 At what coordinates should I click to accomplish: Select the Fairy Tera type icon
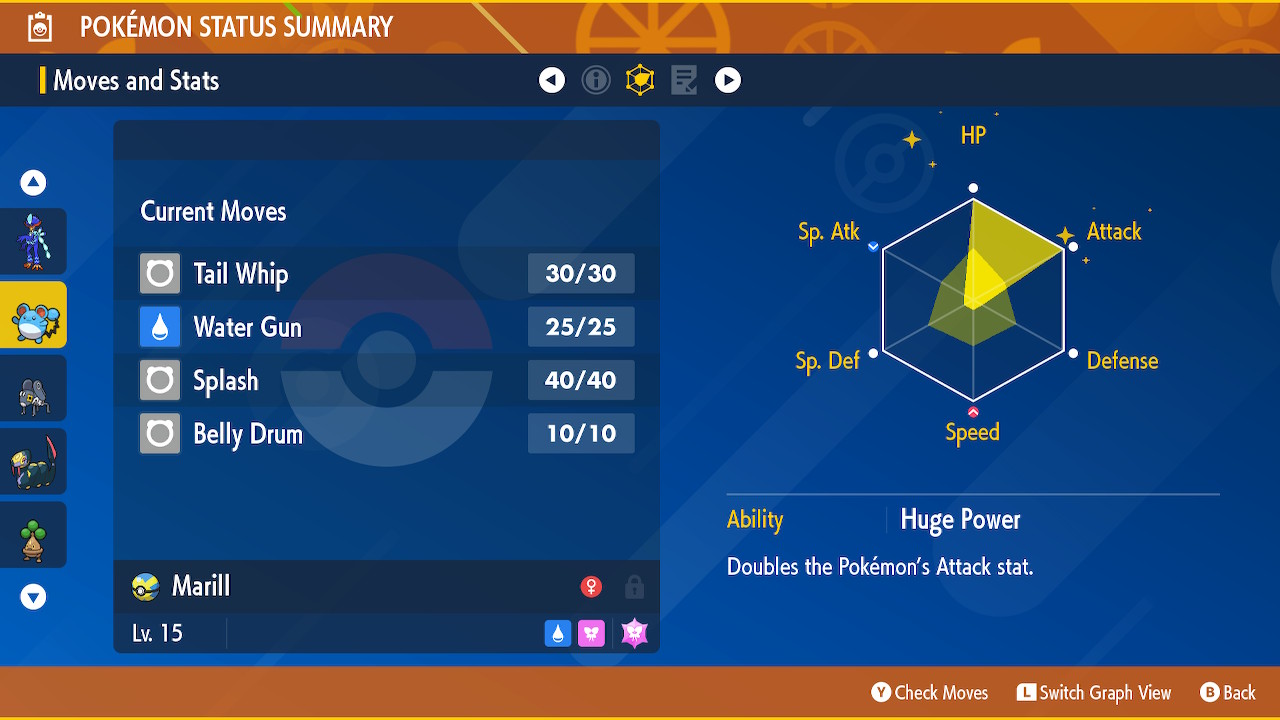click(634, 632)
